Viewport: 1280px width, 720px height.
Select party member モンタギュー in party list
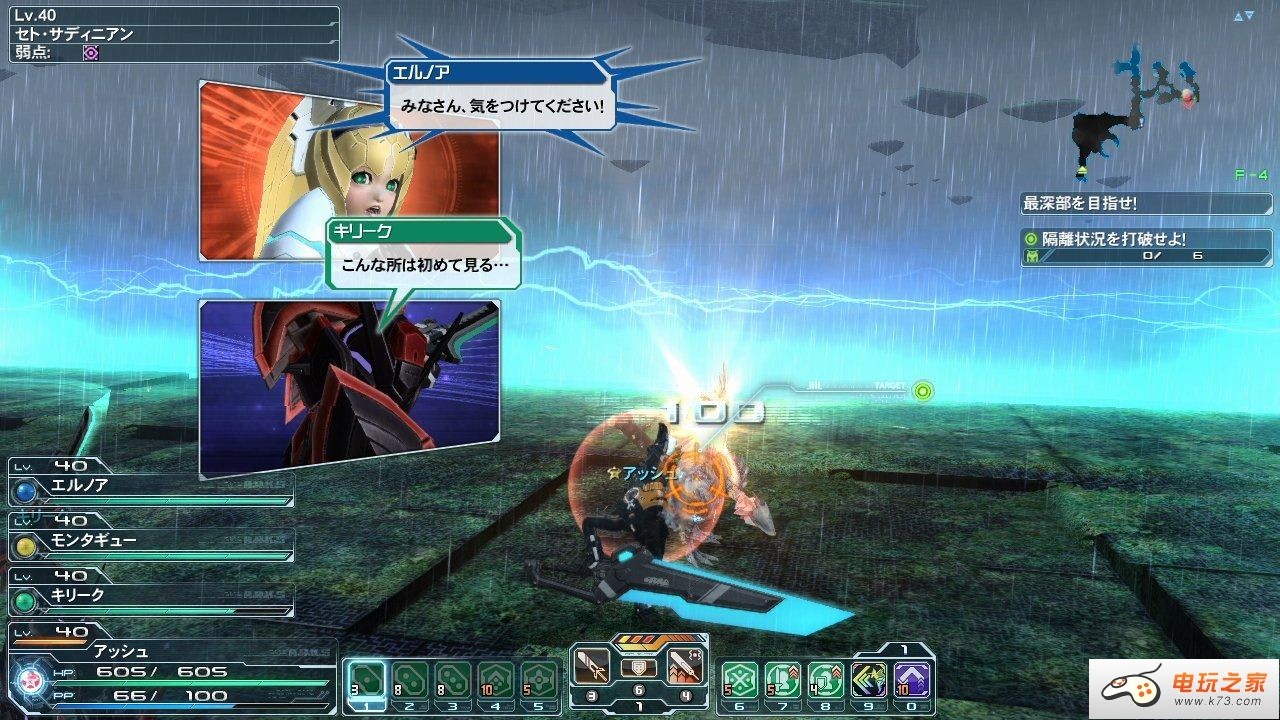coord(150,541)
